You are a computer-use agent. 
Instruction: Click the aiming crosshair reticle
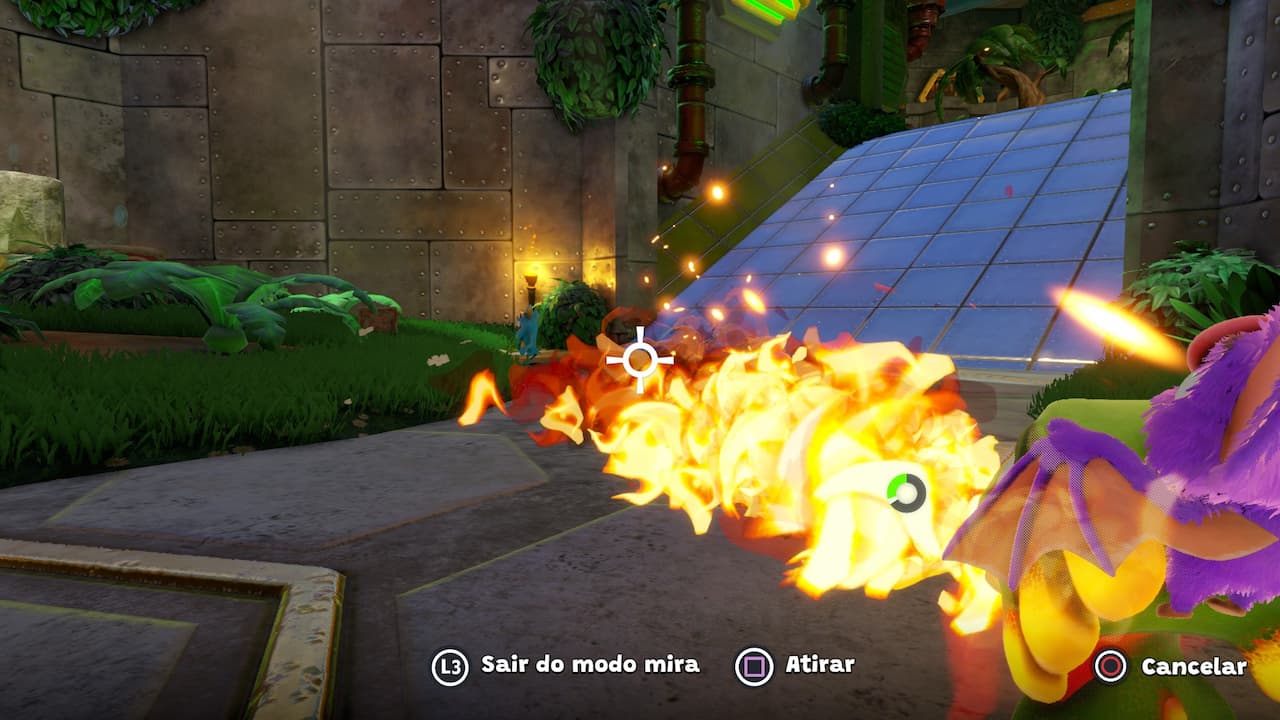[x=640, y=358]
